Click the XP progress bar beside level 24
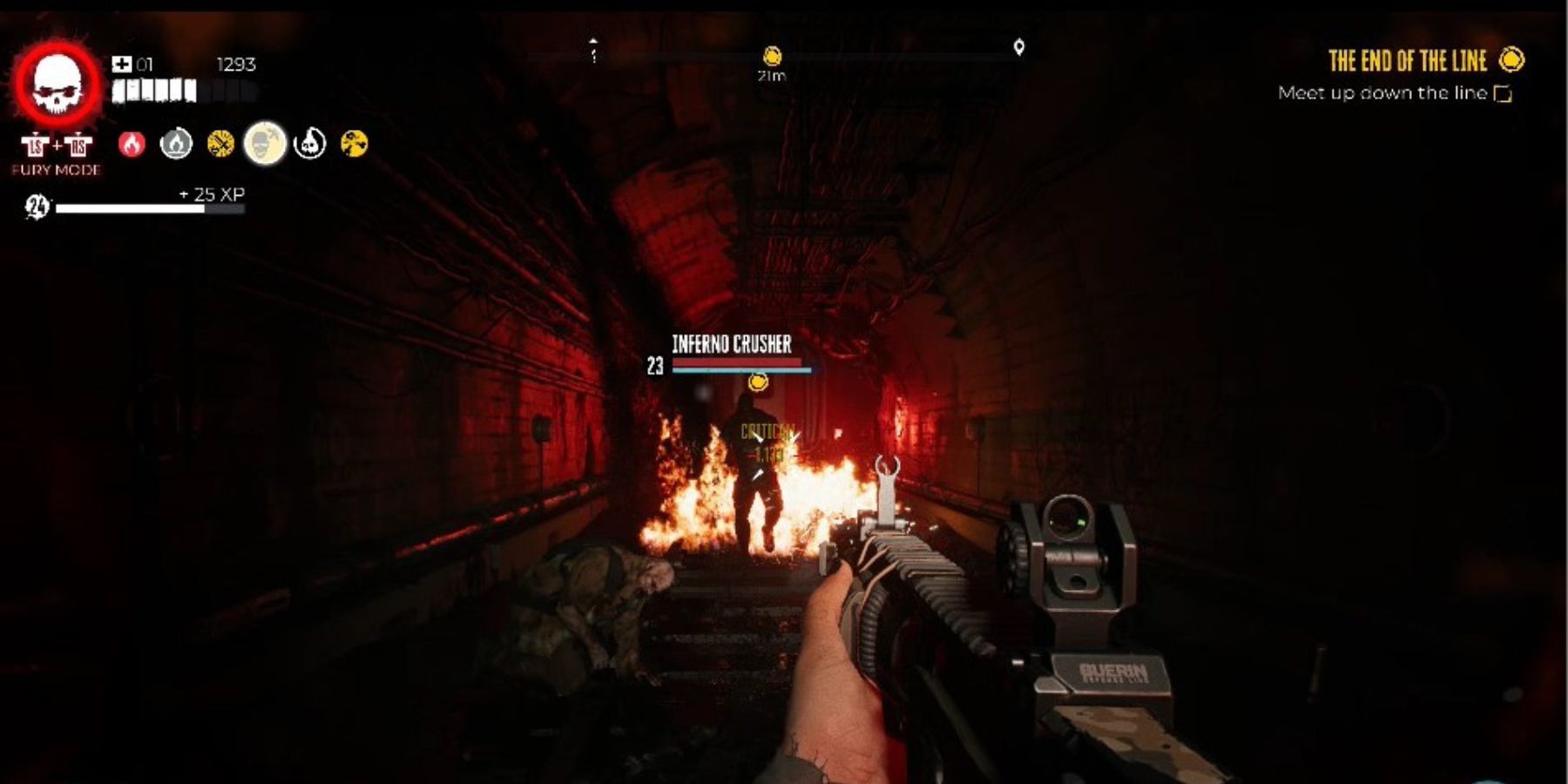Image resolution: width=1568 pixels, height=784 pixels. 148,209
